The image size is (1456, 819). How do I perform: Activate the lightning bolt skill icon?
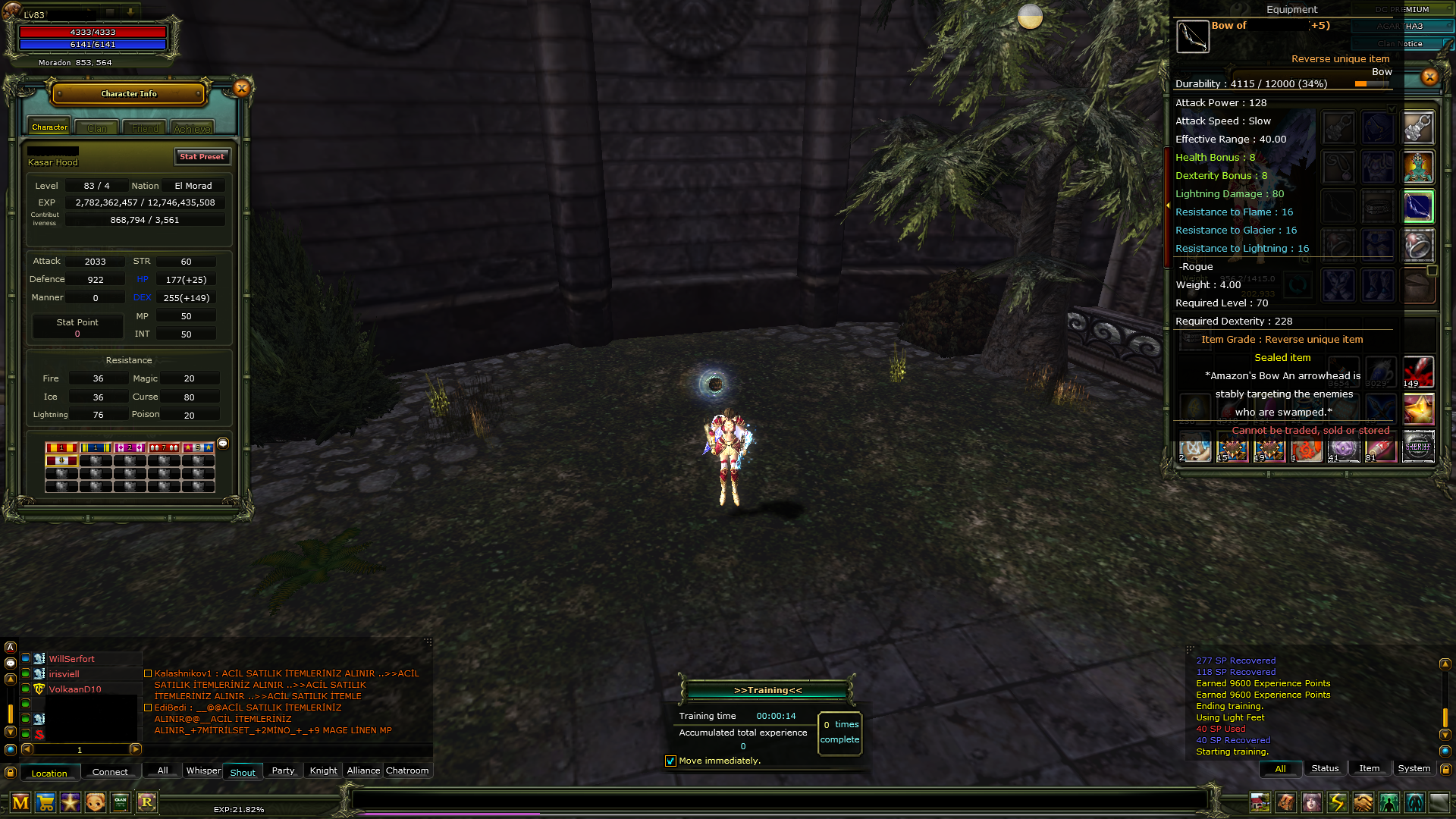click(1337, 802)
